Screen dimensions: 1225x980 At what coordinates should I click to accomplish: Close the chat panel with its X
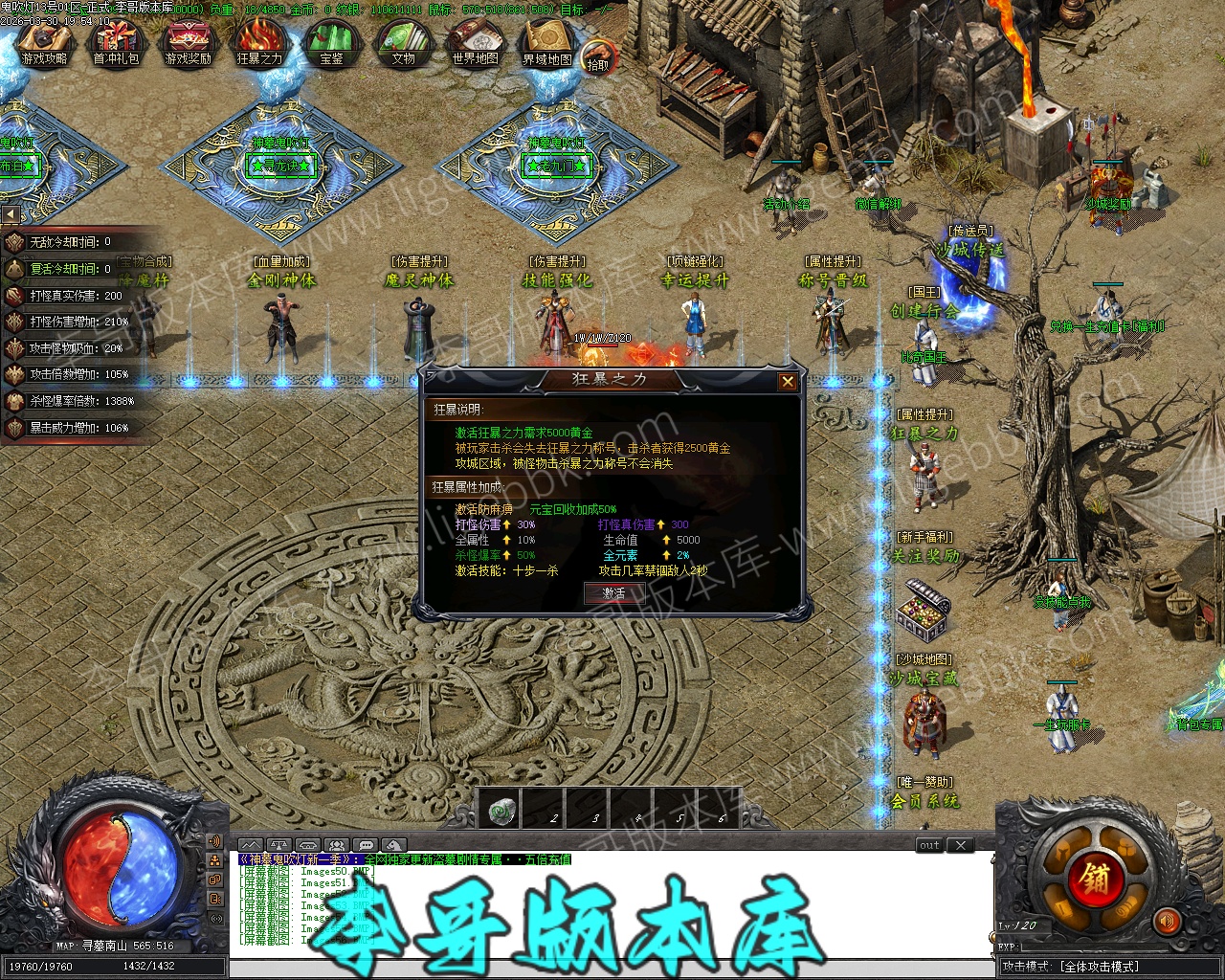tap(961, 845)
